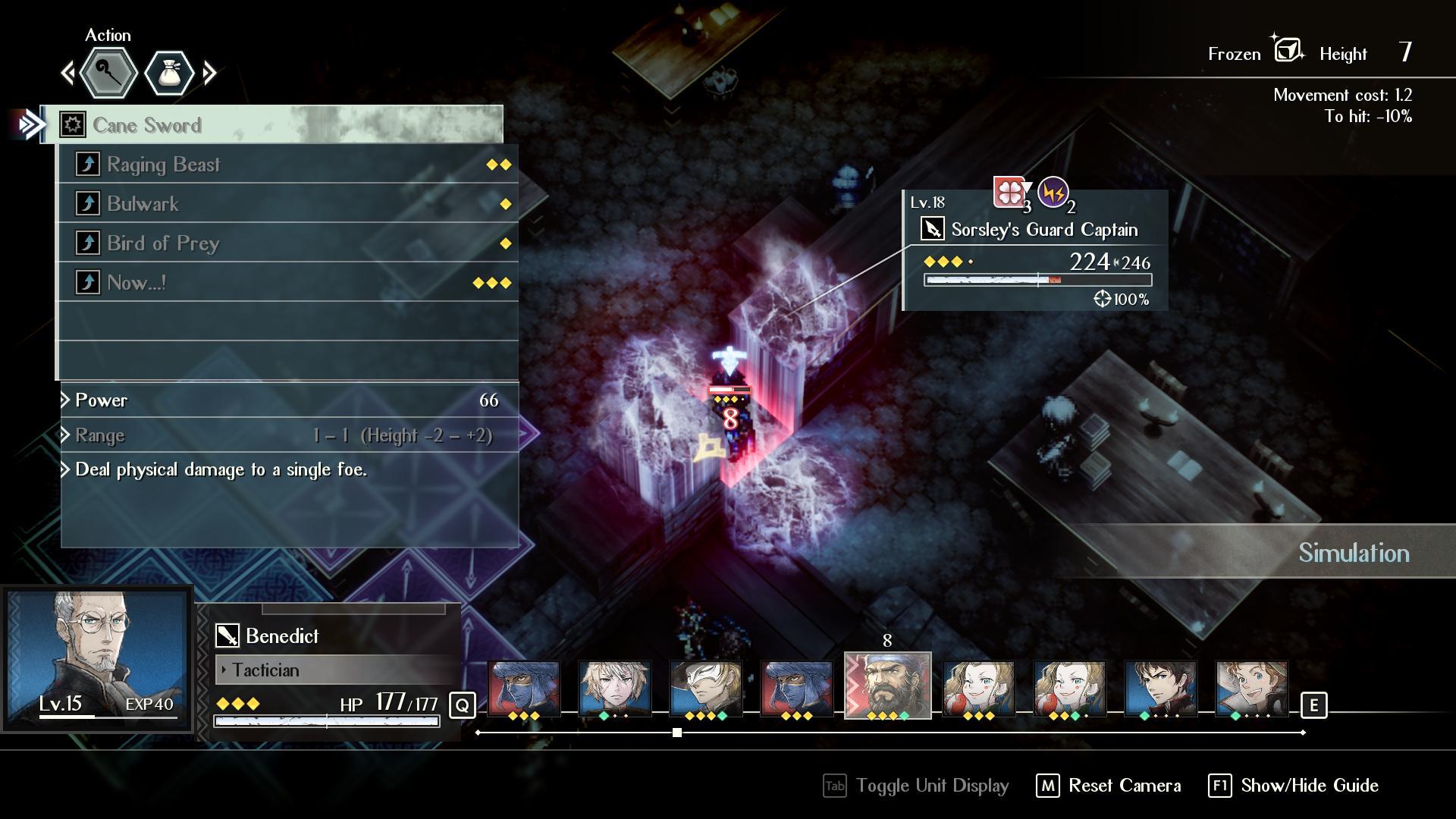Open Benedict's character portrait
The width and height of the screenshot is (1456, 819).
(96, 658)
